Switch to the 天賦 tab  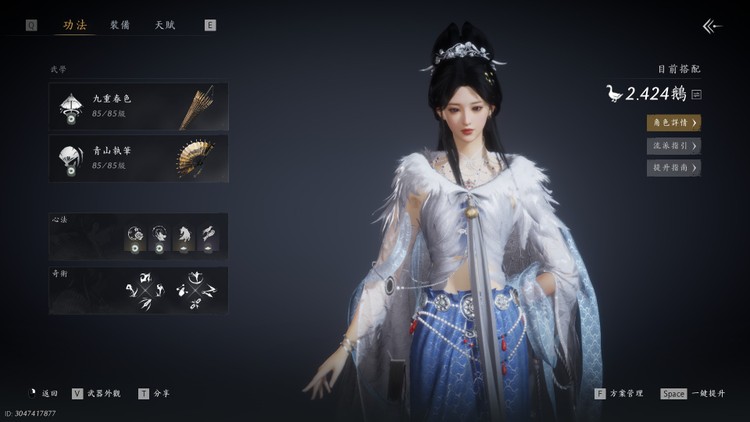(165, 25)
